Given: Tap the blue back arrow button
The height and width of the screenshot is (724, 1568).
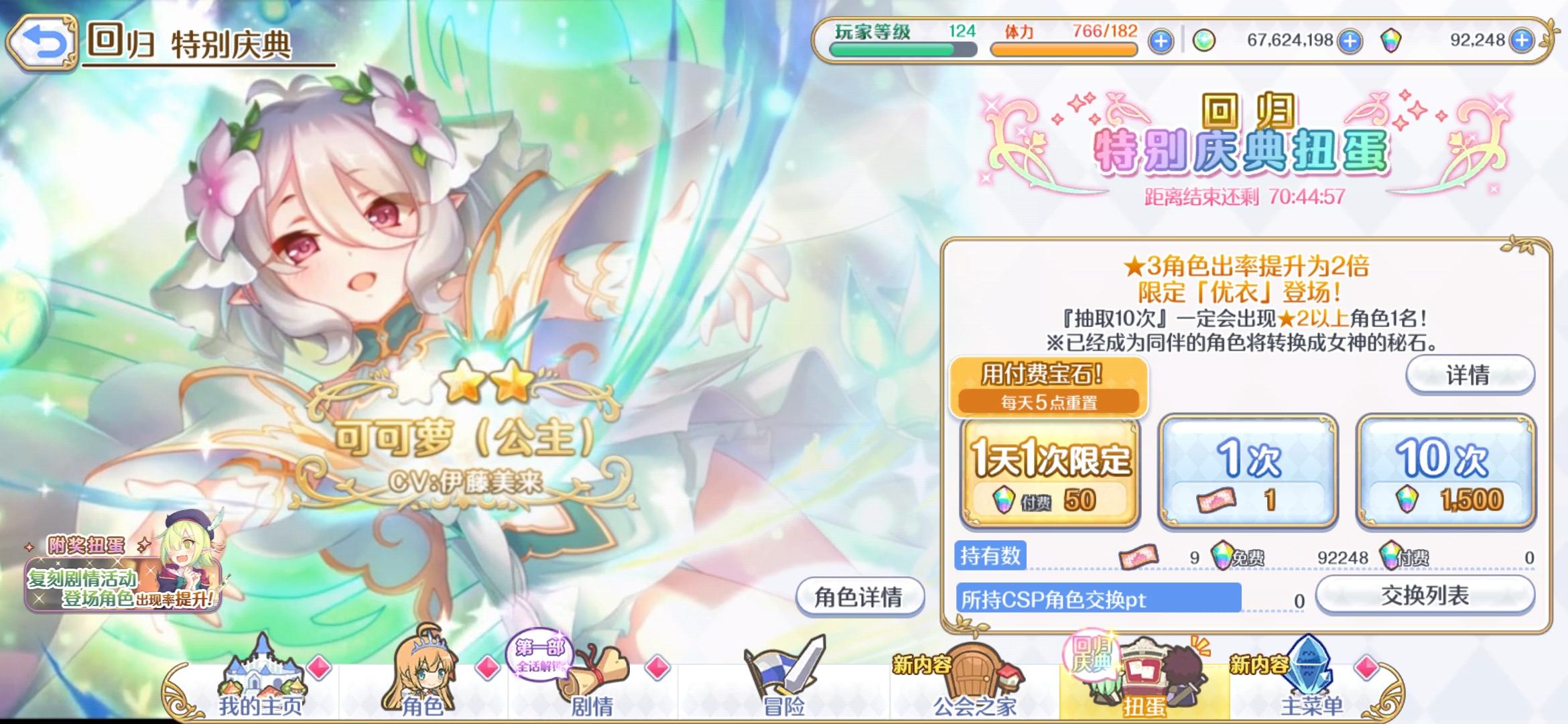Looking at the screenshot, I should (x=44, y=39).
